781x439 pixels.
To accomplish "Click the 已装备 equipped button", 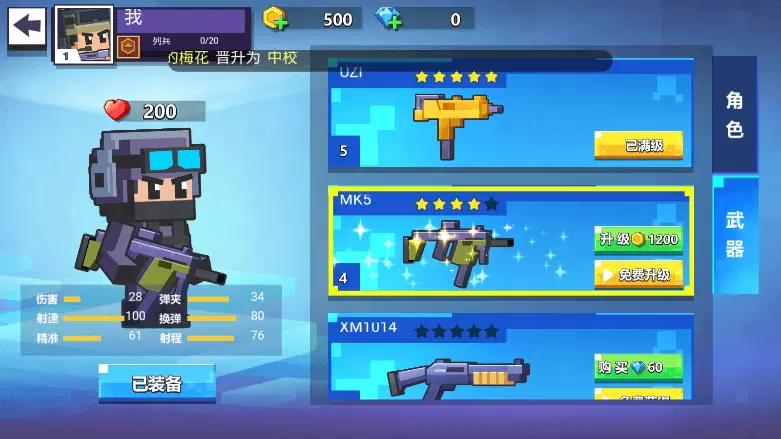I will click(157, 384).
